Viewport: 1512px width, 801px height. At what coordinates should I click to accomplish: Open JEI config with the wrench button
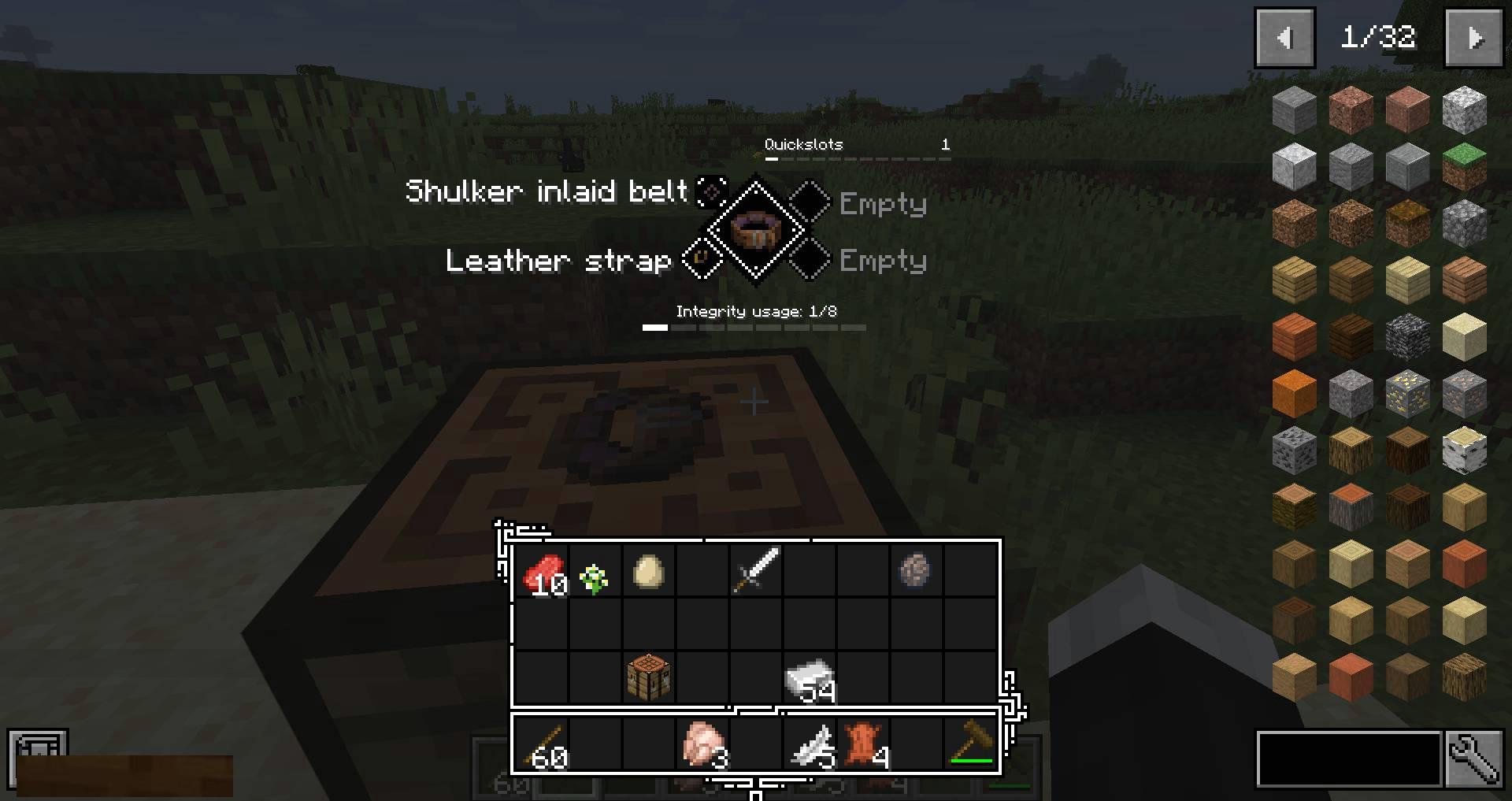(1473, 759)
